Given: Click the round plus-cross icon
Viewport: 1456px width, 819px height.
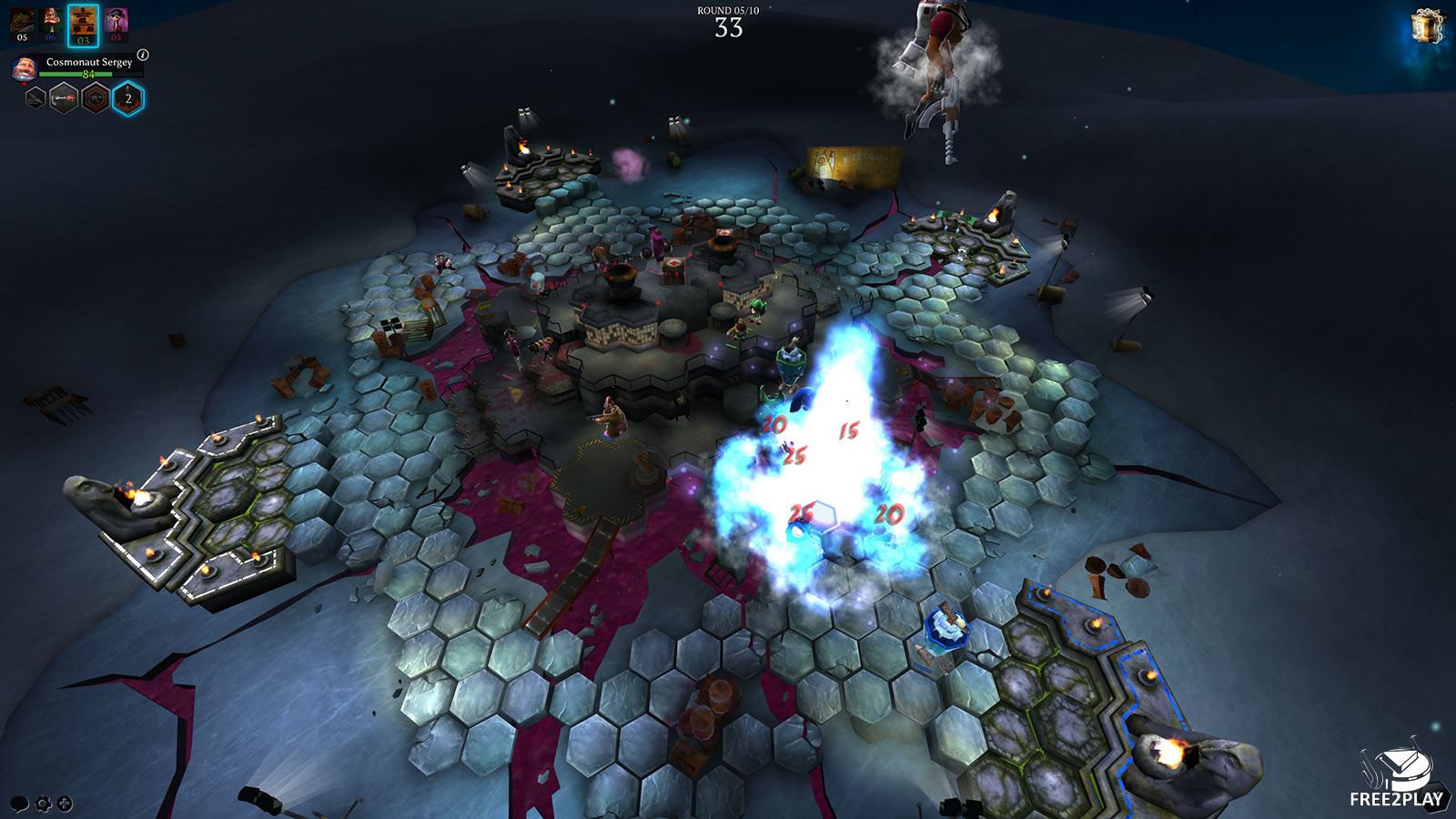Looking at the screenshot, I should pos(65,804).
